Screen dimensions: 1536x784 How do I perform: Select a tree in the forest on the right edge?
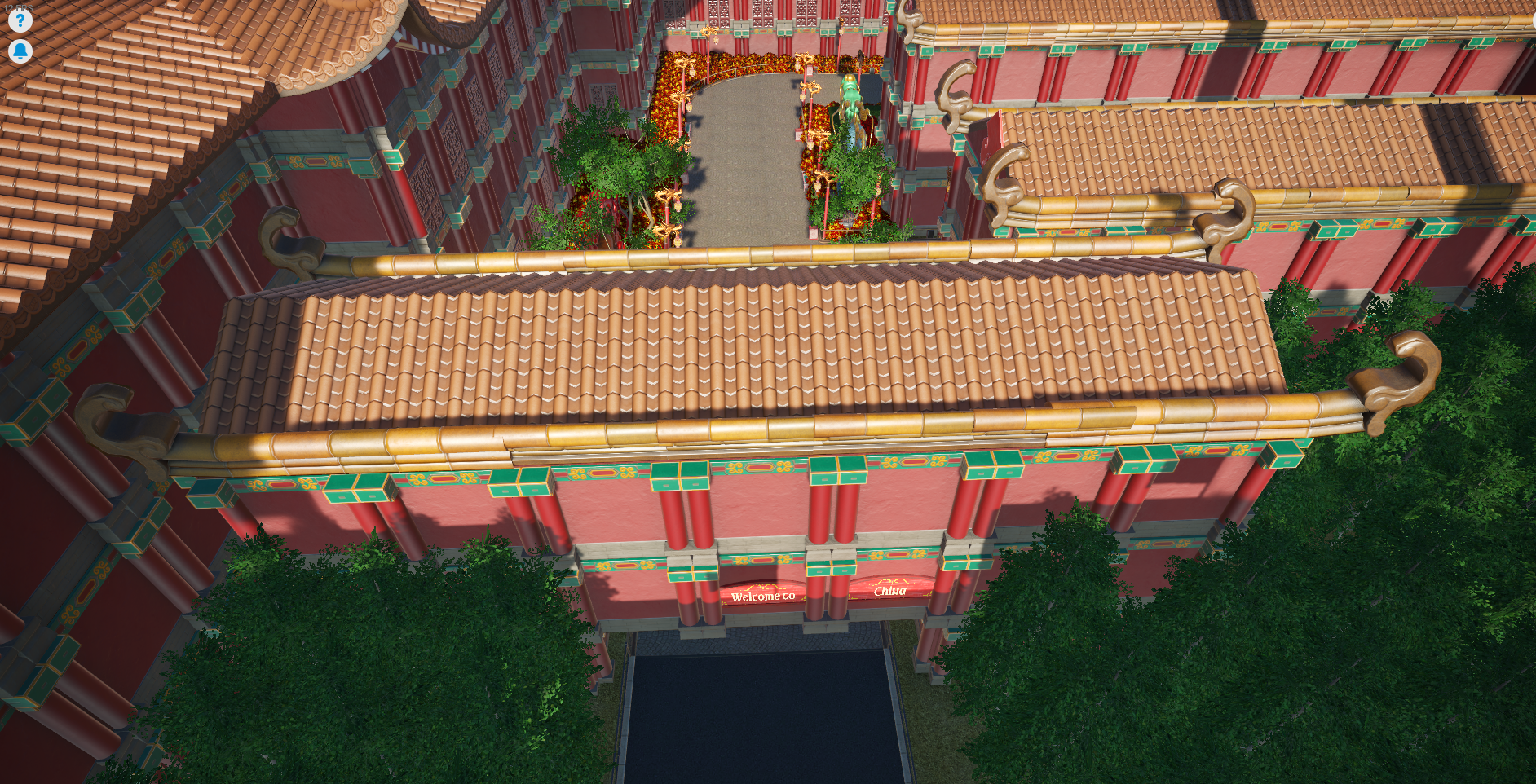(1468, 570)
